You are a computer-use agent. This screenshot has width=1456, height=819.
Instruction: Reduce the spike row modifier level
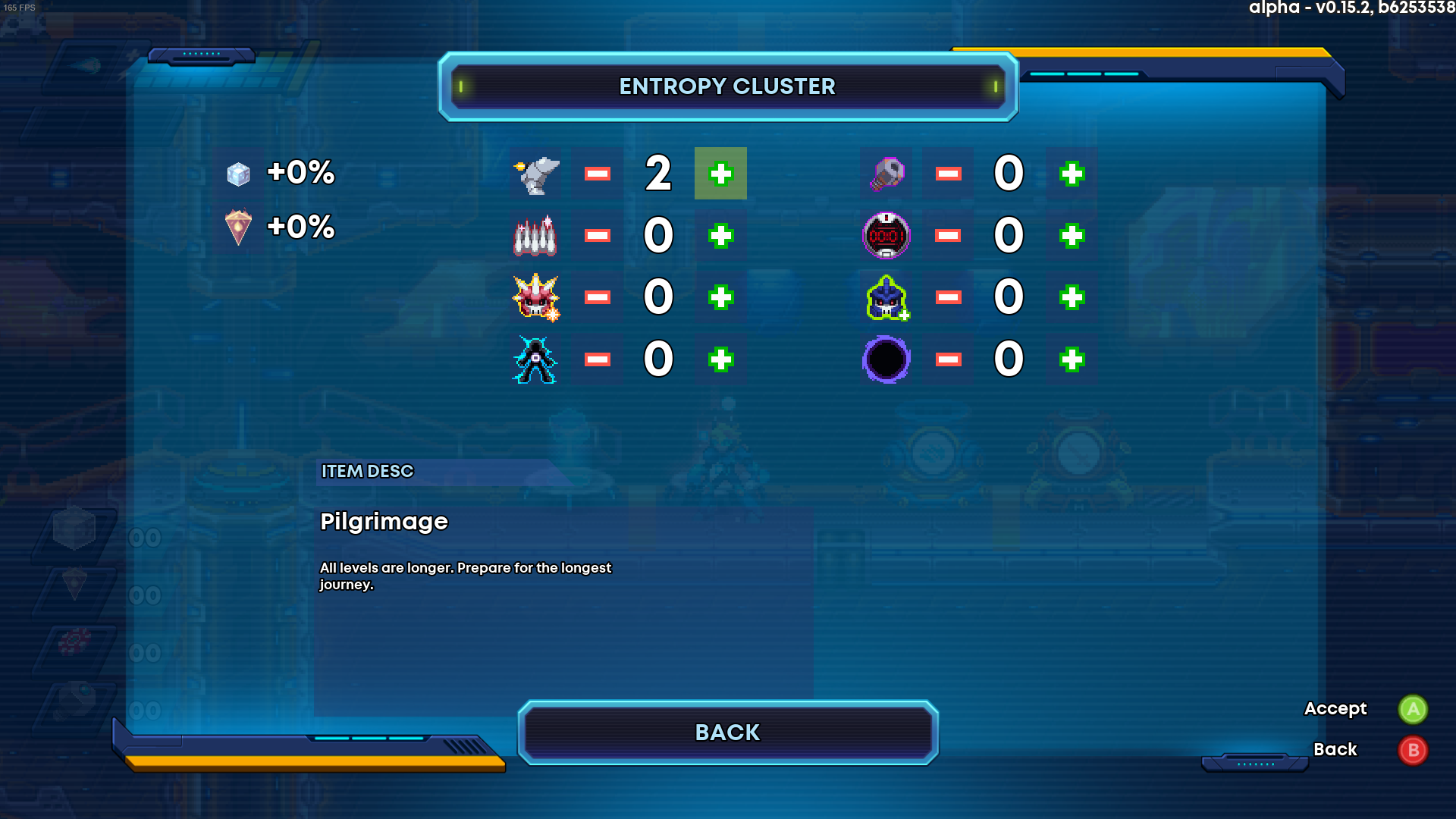tap(598, 236)
